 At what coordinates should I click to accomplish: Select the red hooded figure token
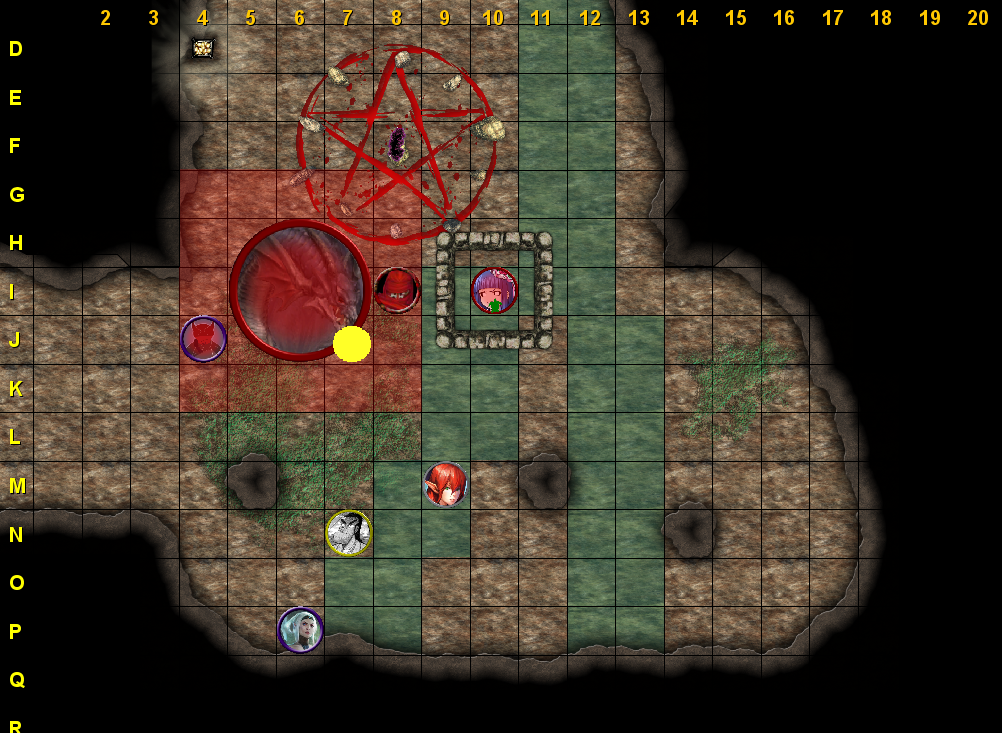tap(397, 290)
